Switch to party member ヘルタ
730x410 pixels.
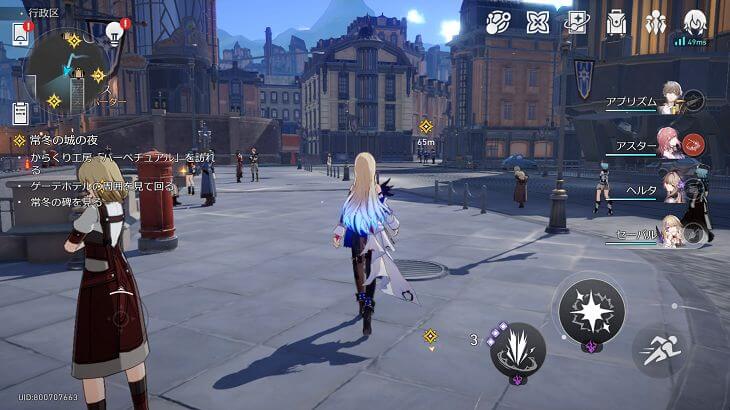(x=672, y=188)
